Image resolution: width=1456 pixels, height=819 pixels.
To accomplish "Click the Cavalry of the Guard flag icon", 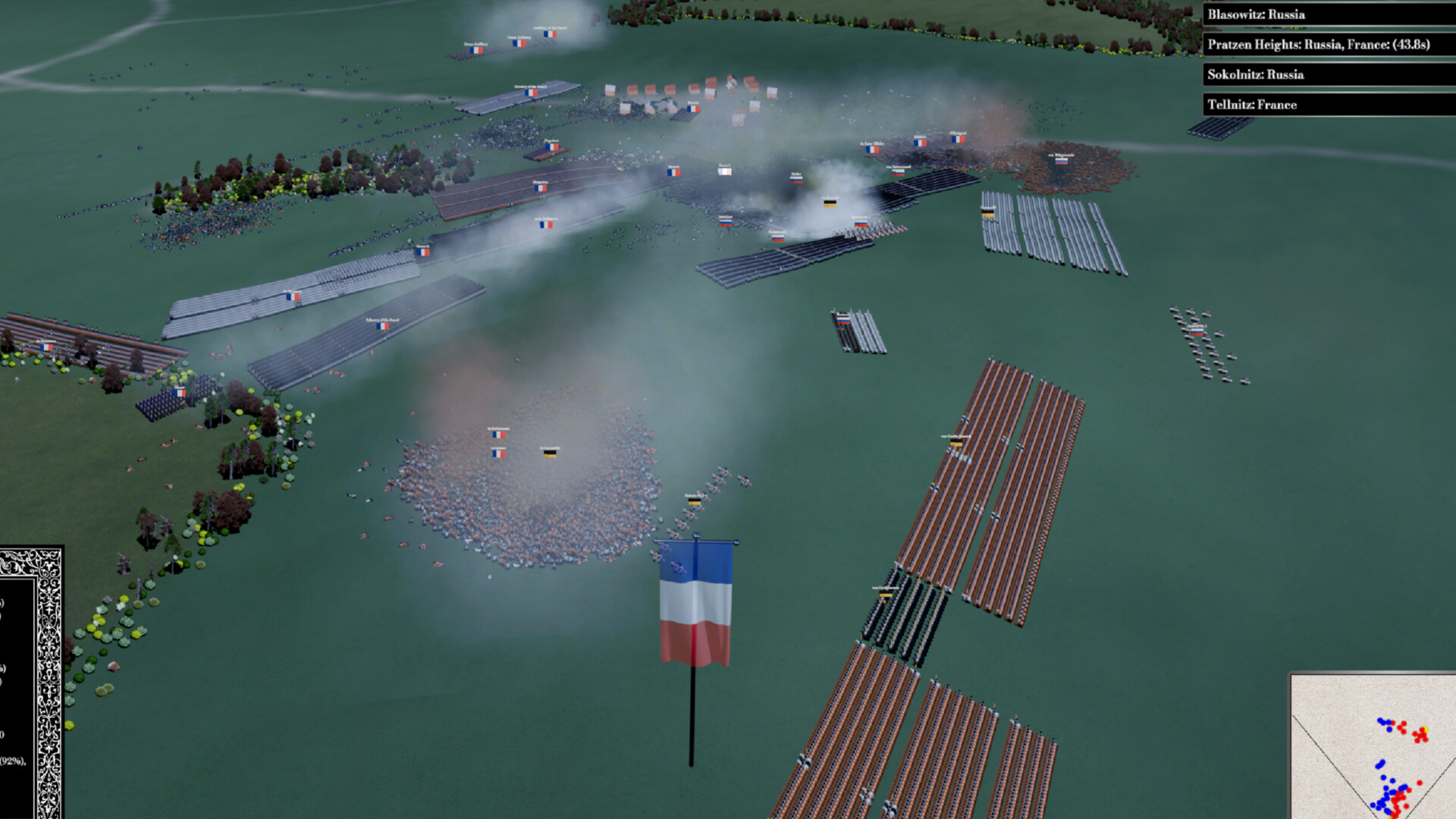I will 530,92.
